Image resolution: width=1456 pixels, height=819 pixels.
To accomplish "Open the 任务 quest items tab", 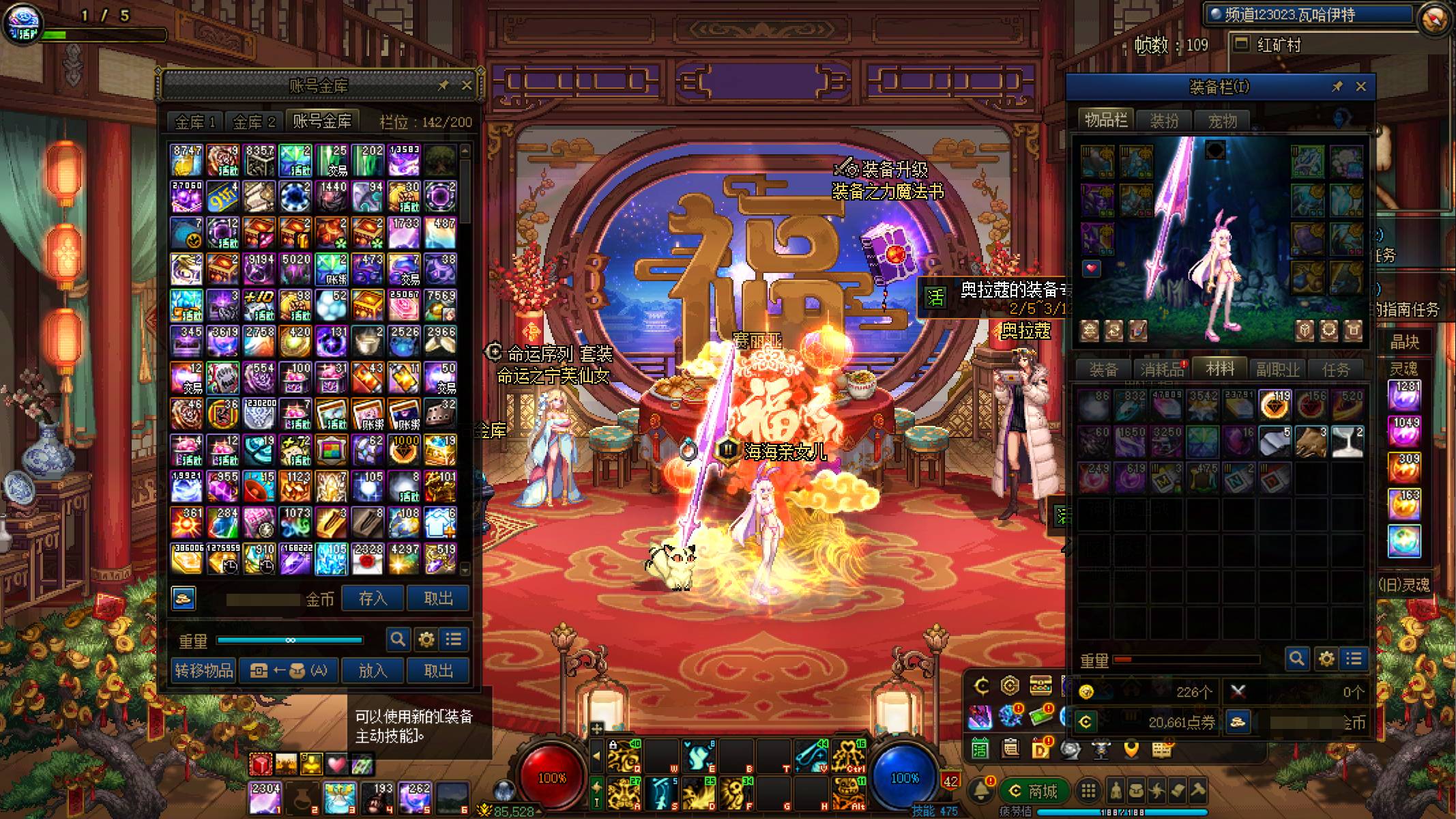I will 1335,370.
